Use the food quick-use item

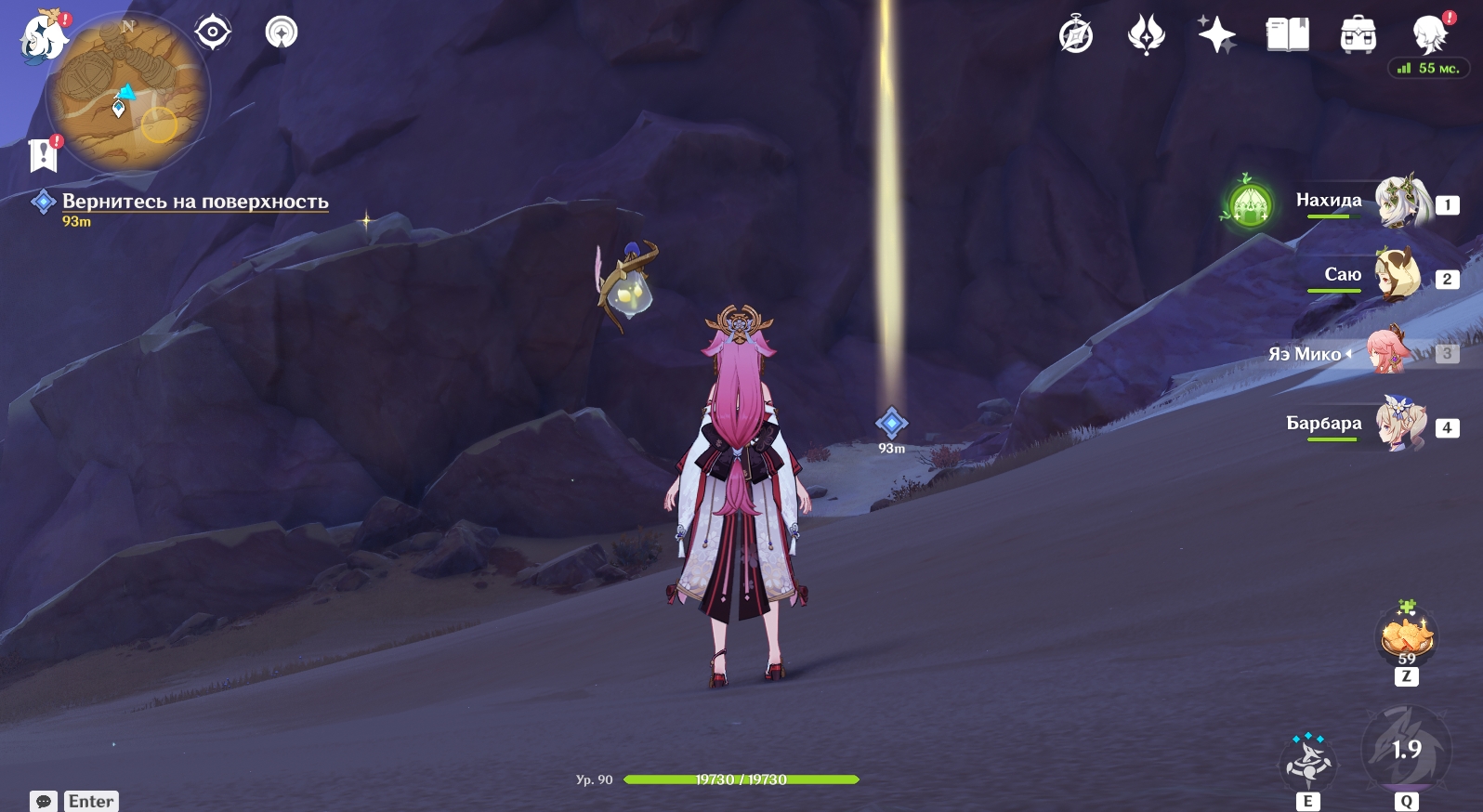click(1406, 638)
